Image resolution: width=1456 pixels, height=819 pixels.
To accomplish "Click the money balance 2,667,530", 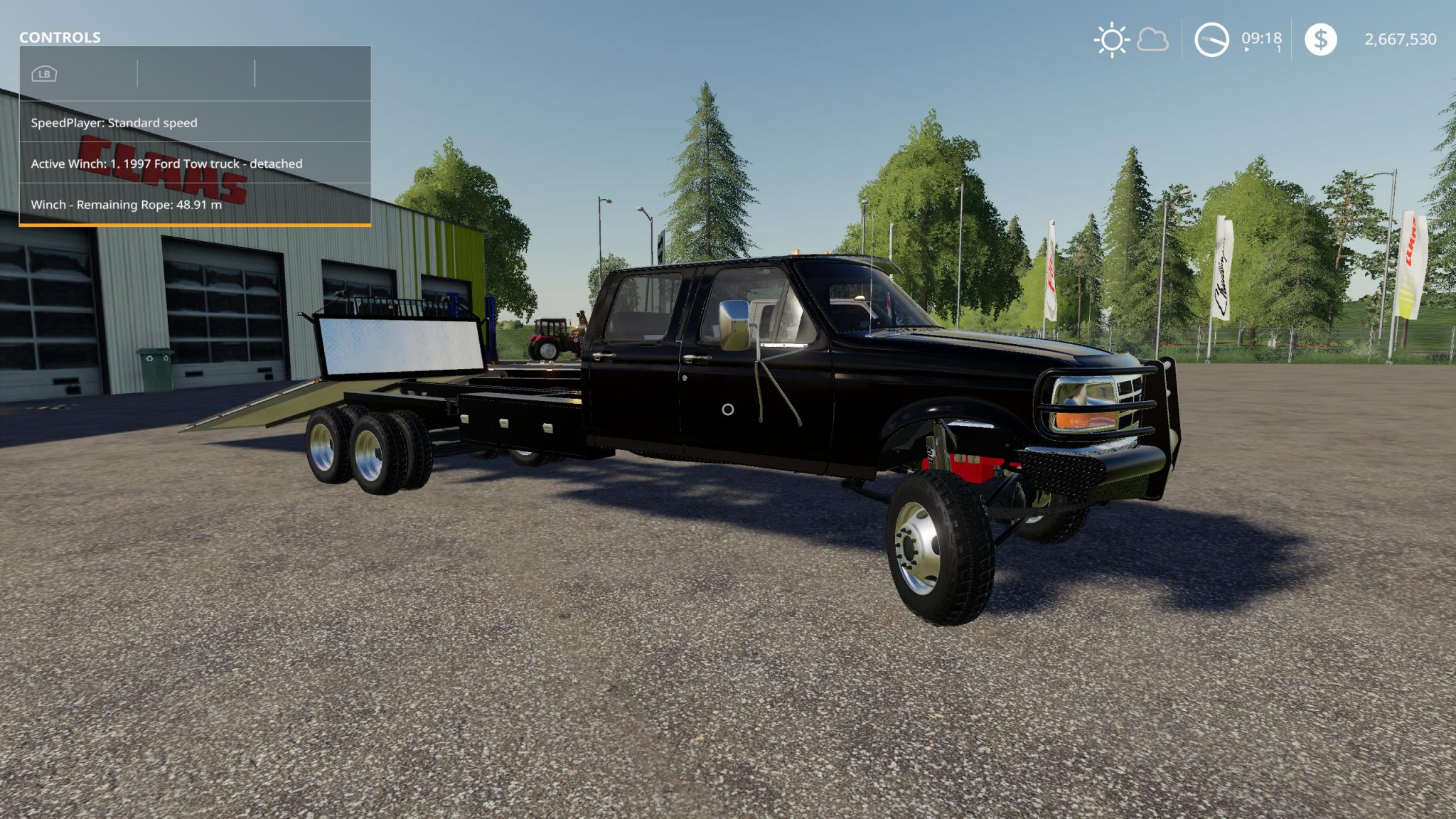I will [x=1401, y=40].
